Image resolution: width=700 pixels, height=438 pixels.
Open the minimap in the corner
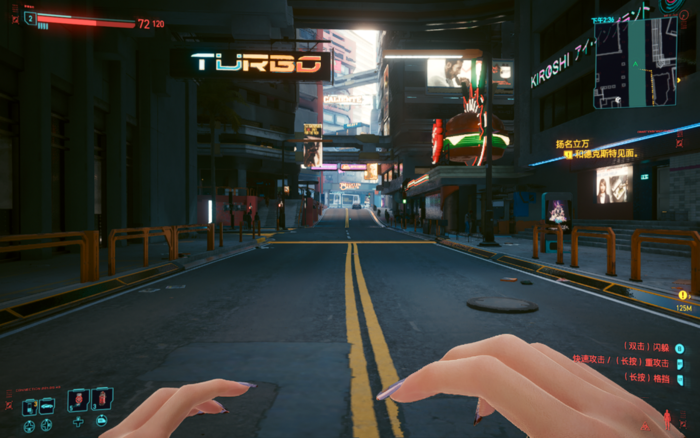coord(636,61)
